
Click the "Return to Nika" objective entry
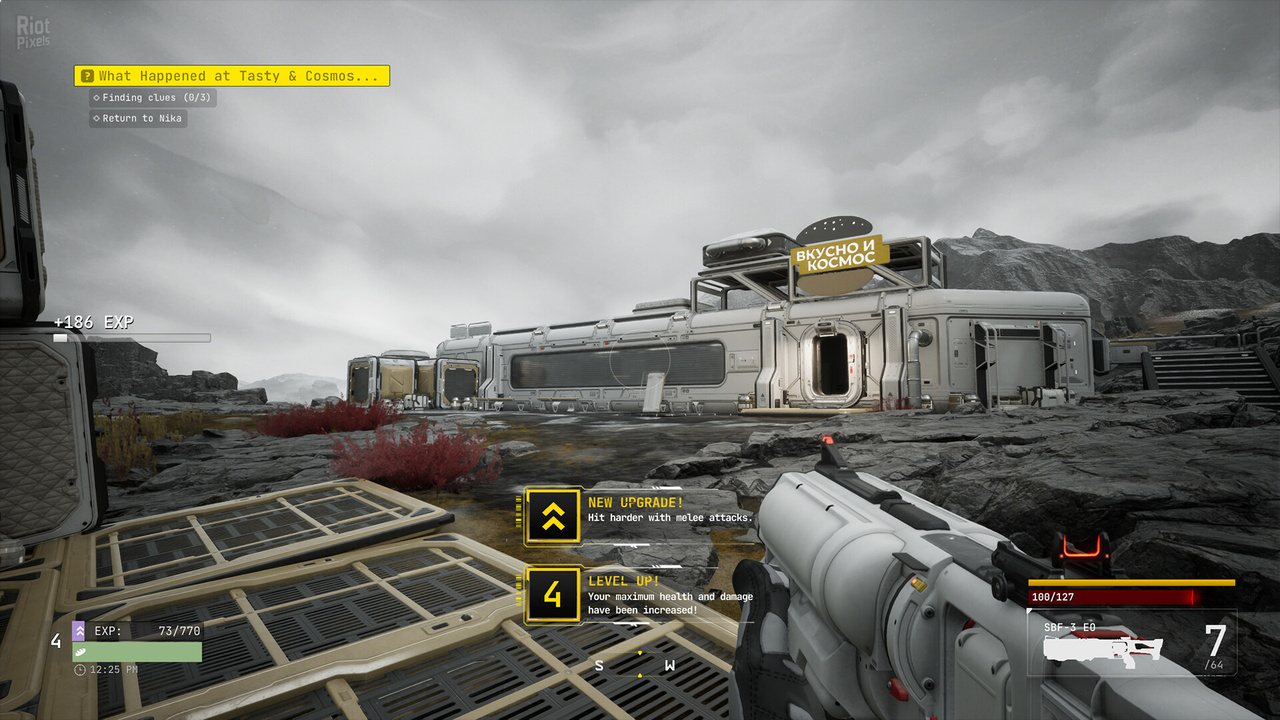coord(138,118)
